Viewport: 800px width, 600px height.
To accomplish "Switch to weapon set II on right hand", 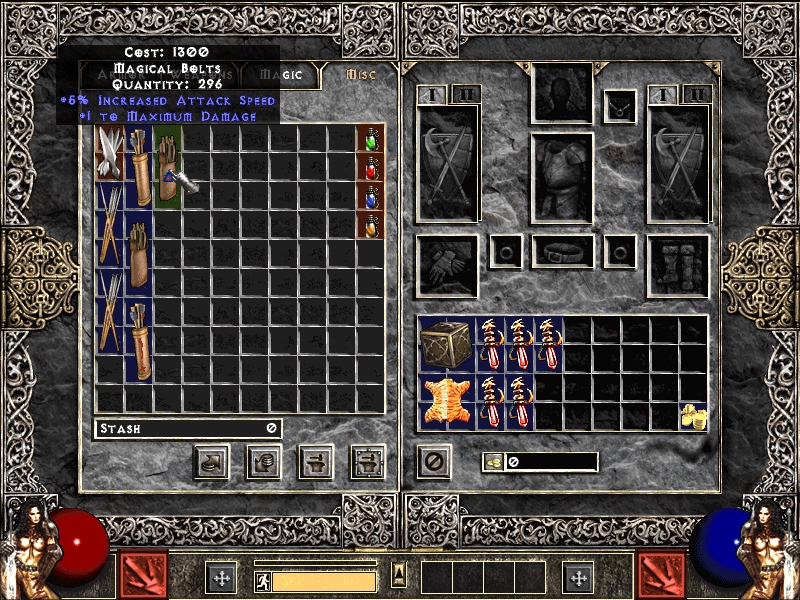I will (697, 95).
